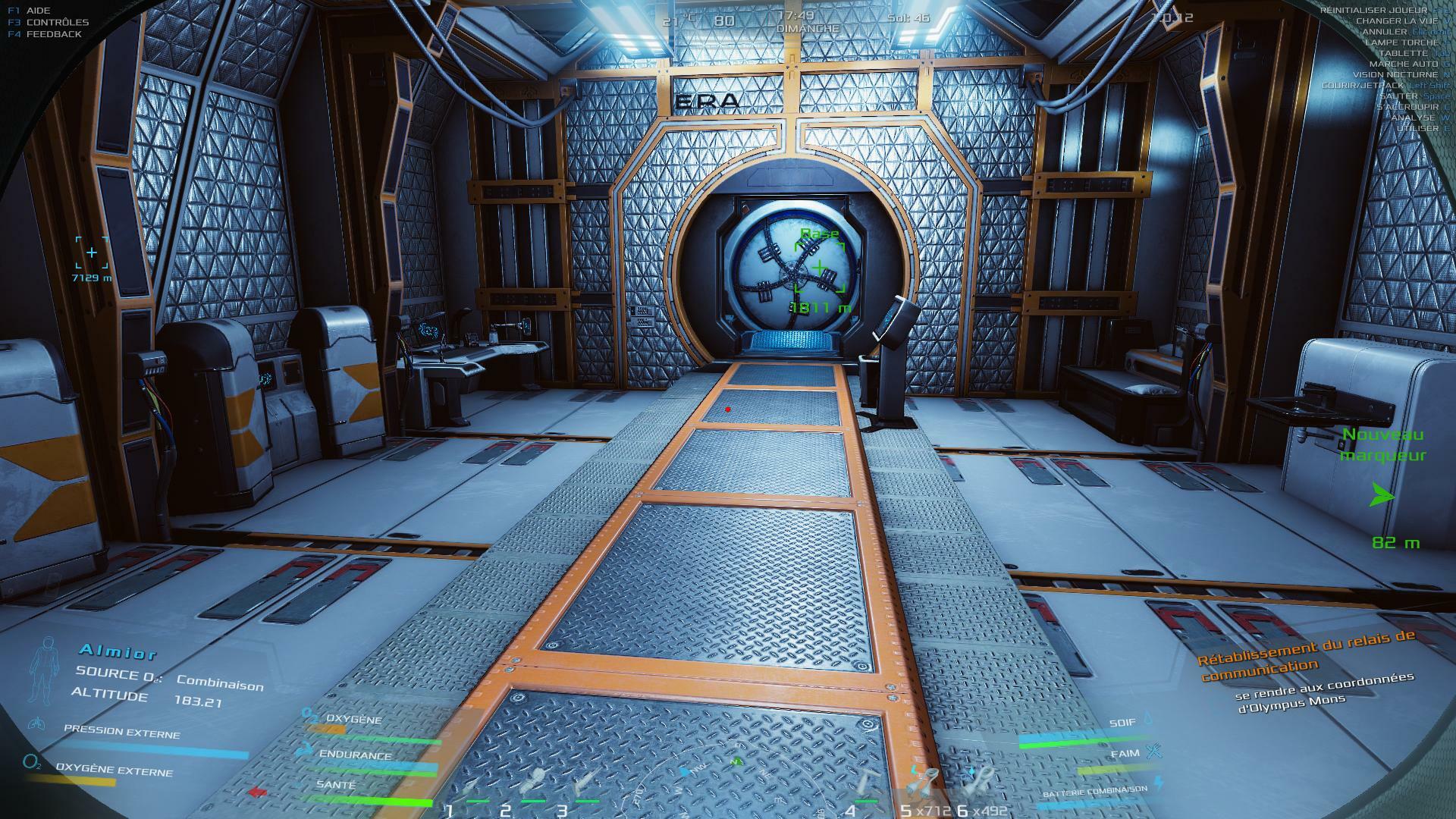The height and width of the screenshot is (819, 1456).
Task: Select hotbar slot 4 hammer tool
Action: [x=867, y=783]
